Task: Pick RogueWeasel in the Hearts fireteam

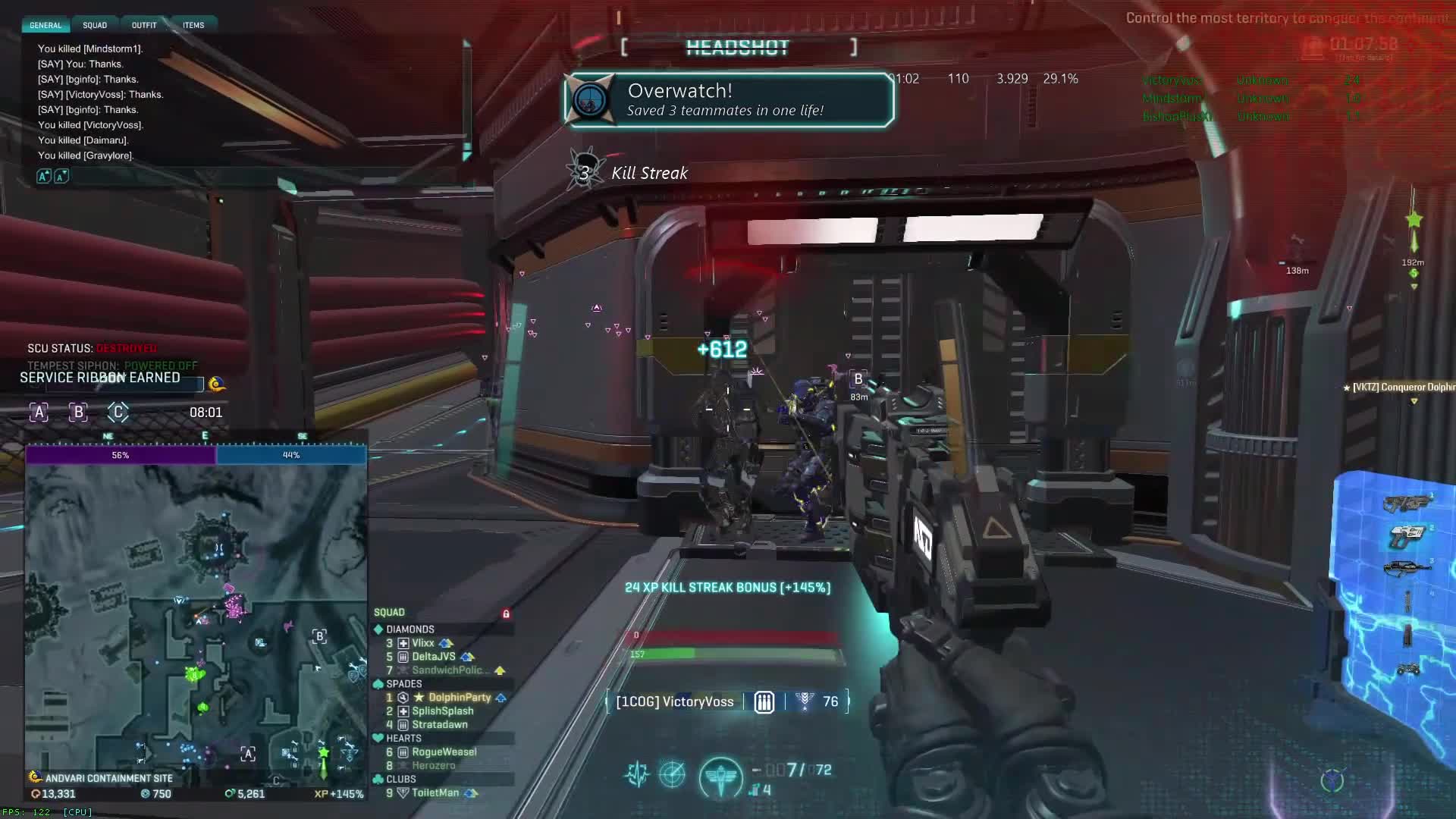Action: (444, 752)
